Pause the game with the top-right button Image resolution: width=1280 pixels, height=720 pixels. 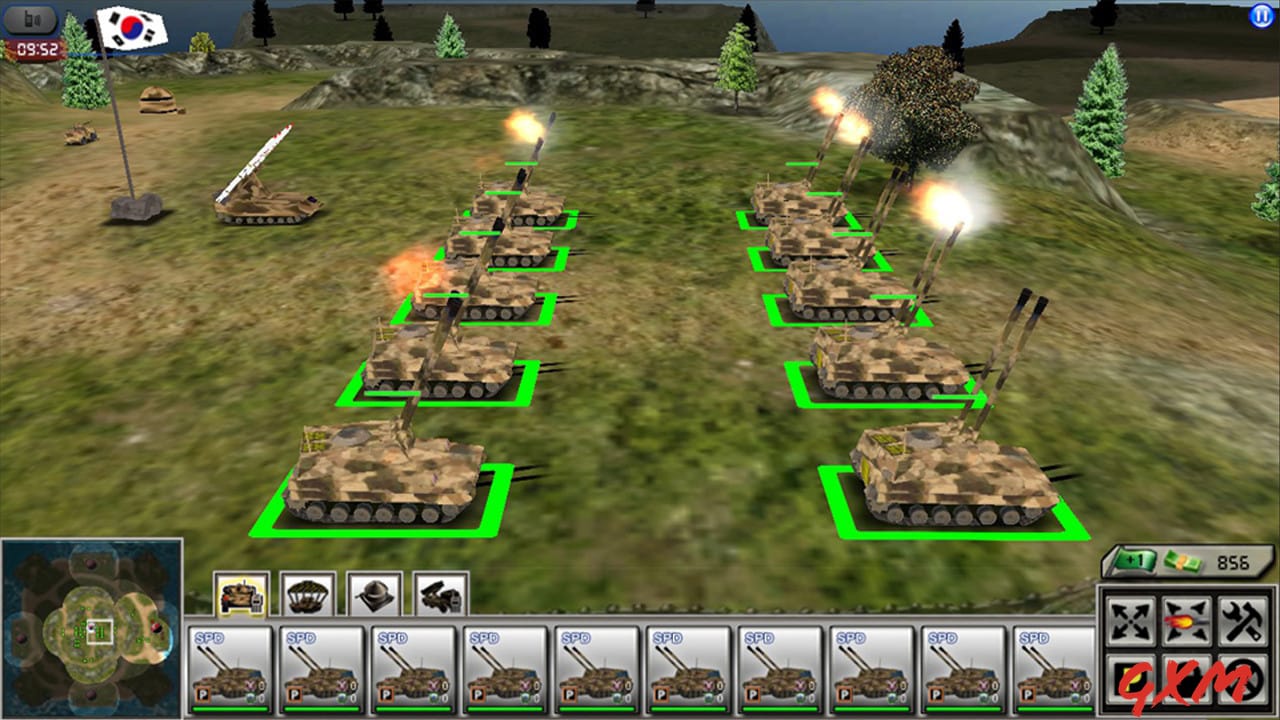point(1259,14)
